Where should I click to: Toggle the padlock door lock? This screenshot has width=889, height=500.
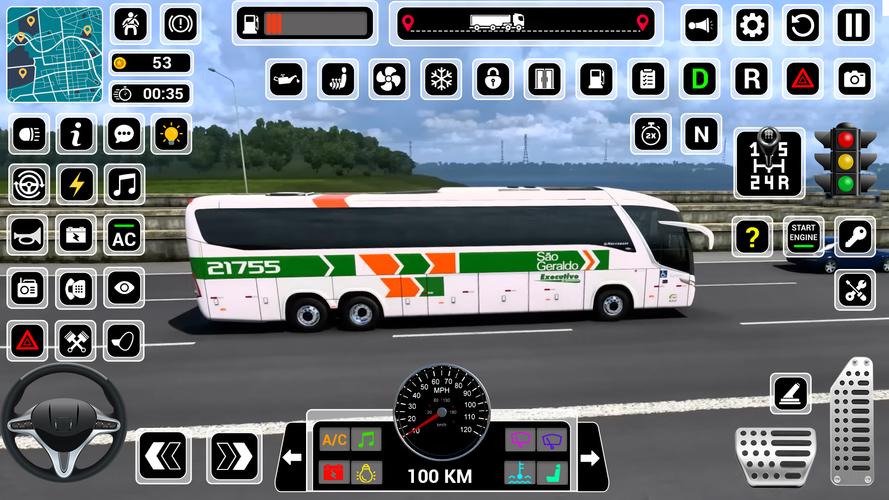[x=491, y=78]
